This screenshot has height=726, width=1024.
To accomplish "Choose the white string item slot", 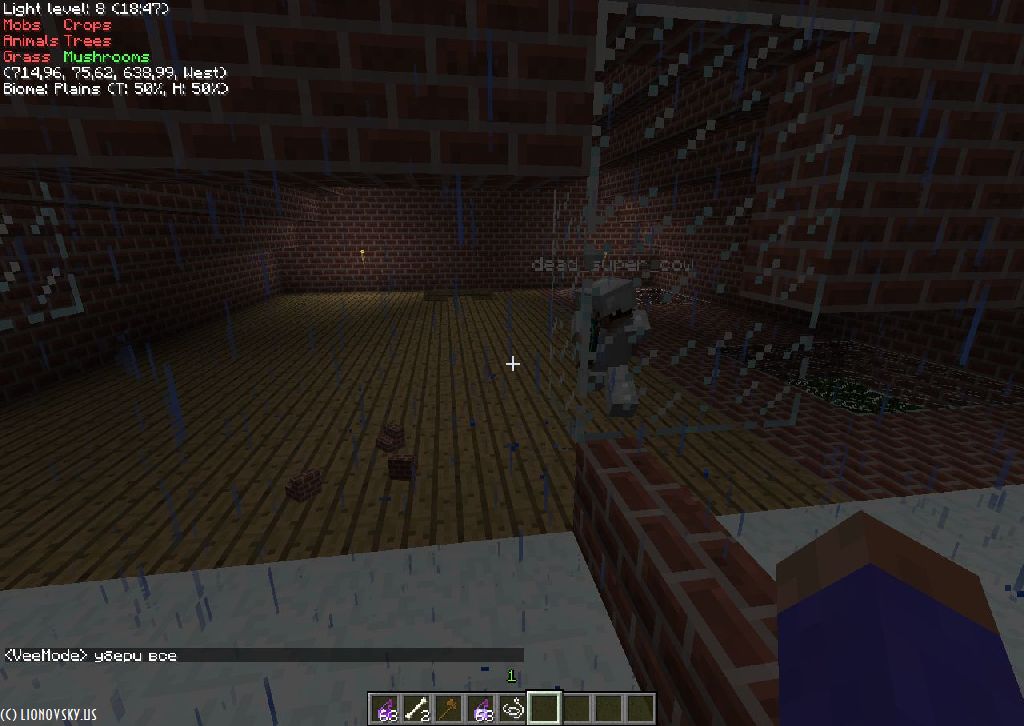I will pos(513,709).
